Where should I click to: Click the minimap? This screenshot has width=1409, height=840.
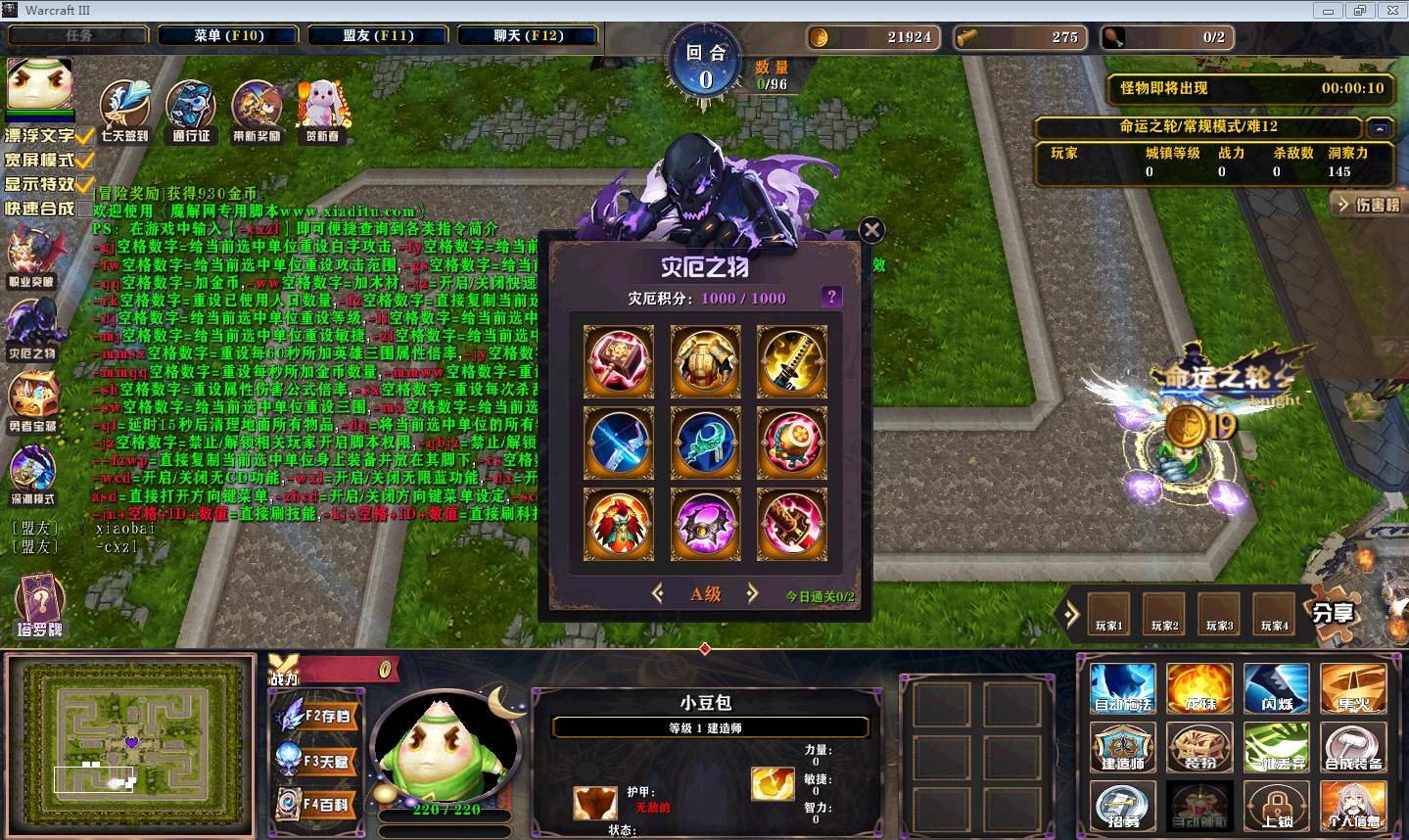tap(131, 744)
